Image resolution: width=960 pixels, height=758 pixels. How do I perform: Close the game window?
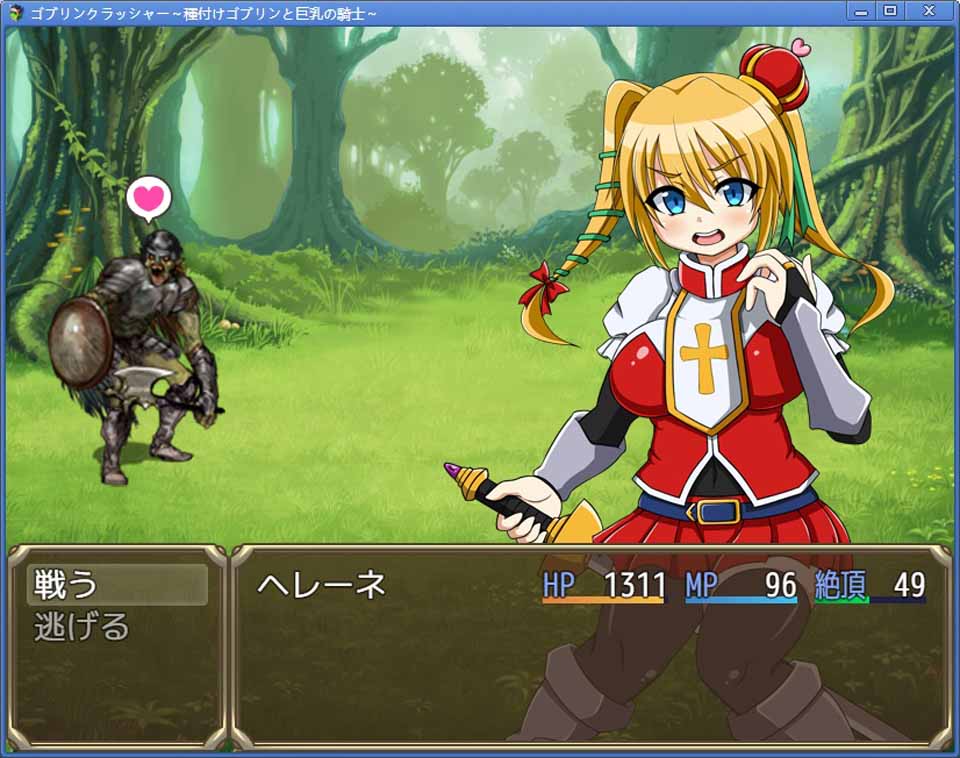click(929, 11)
